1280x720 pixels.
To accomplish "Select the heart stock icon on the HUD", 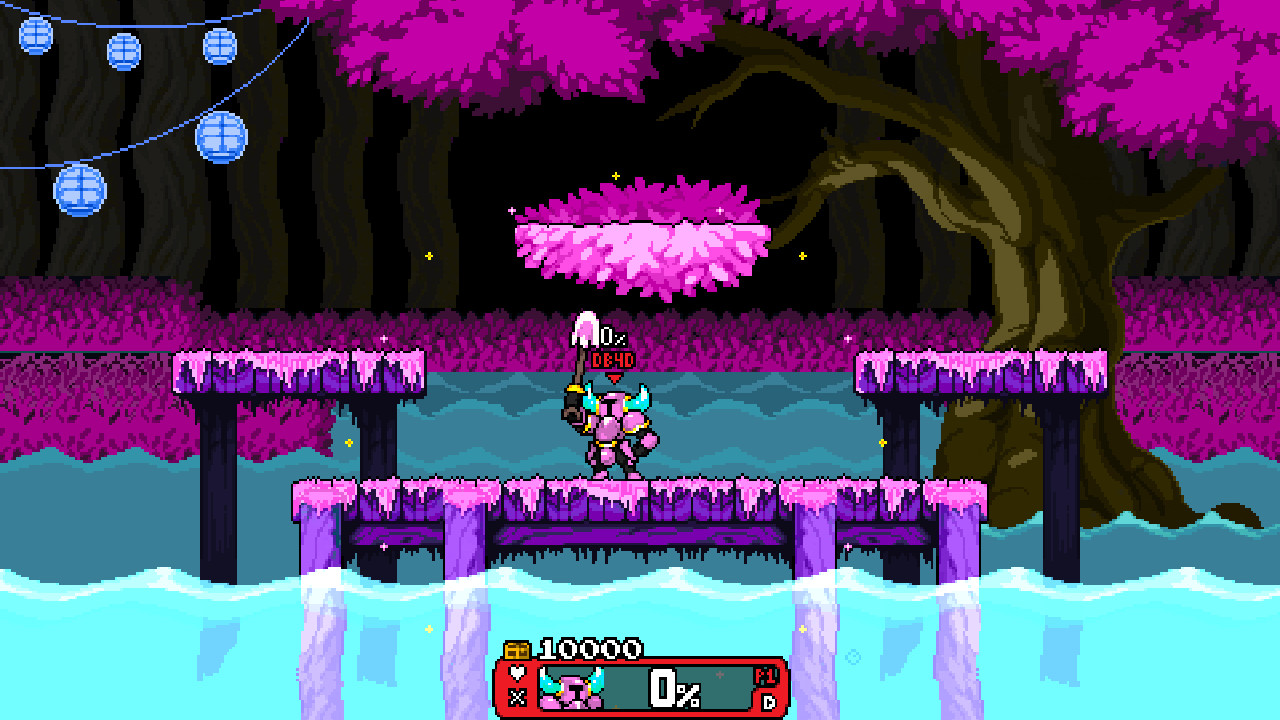I will (x=517, y=672).
